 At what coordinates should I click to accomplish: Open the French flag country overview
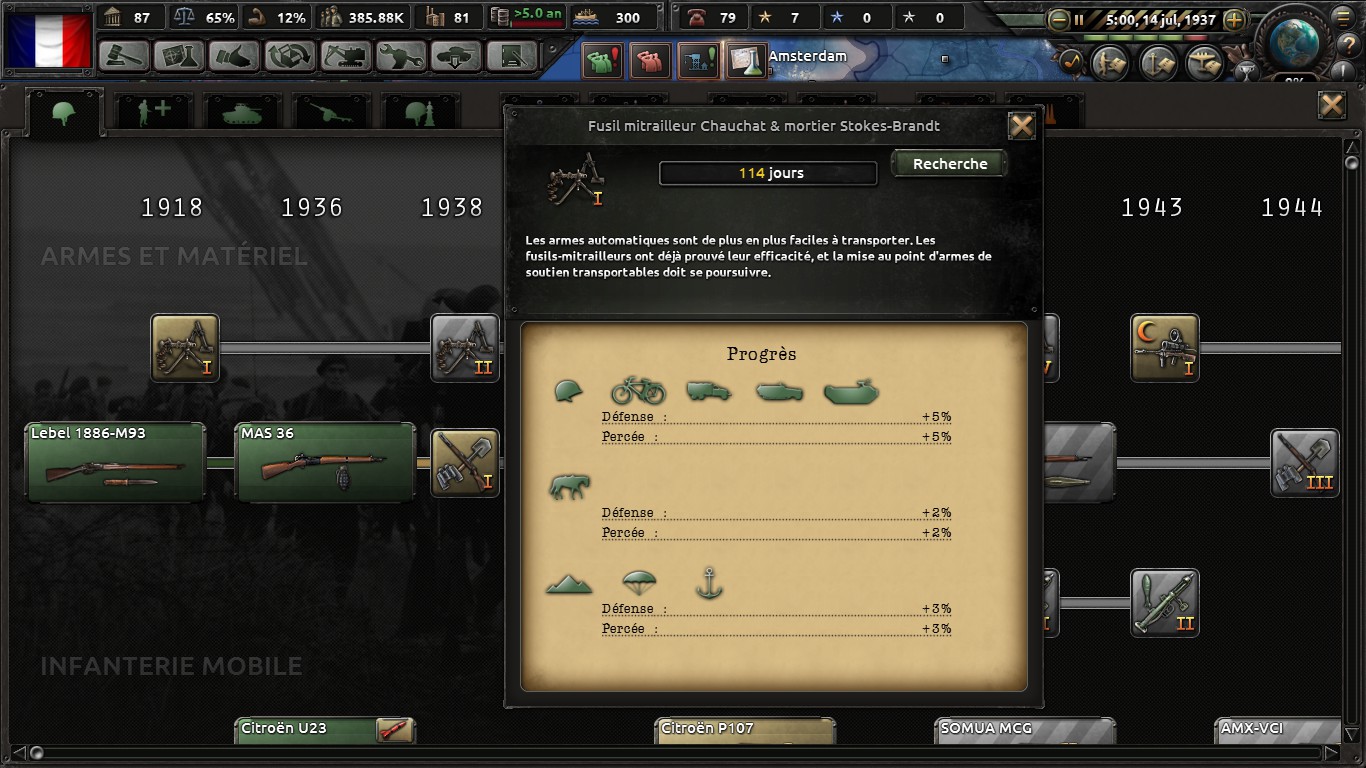[48, 40]
